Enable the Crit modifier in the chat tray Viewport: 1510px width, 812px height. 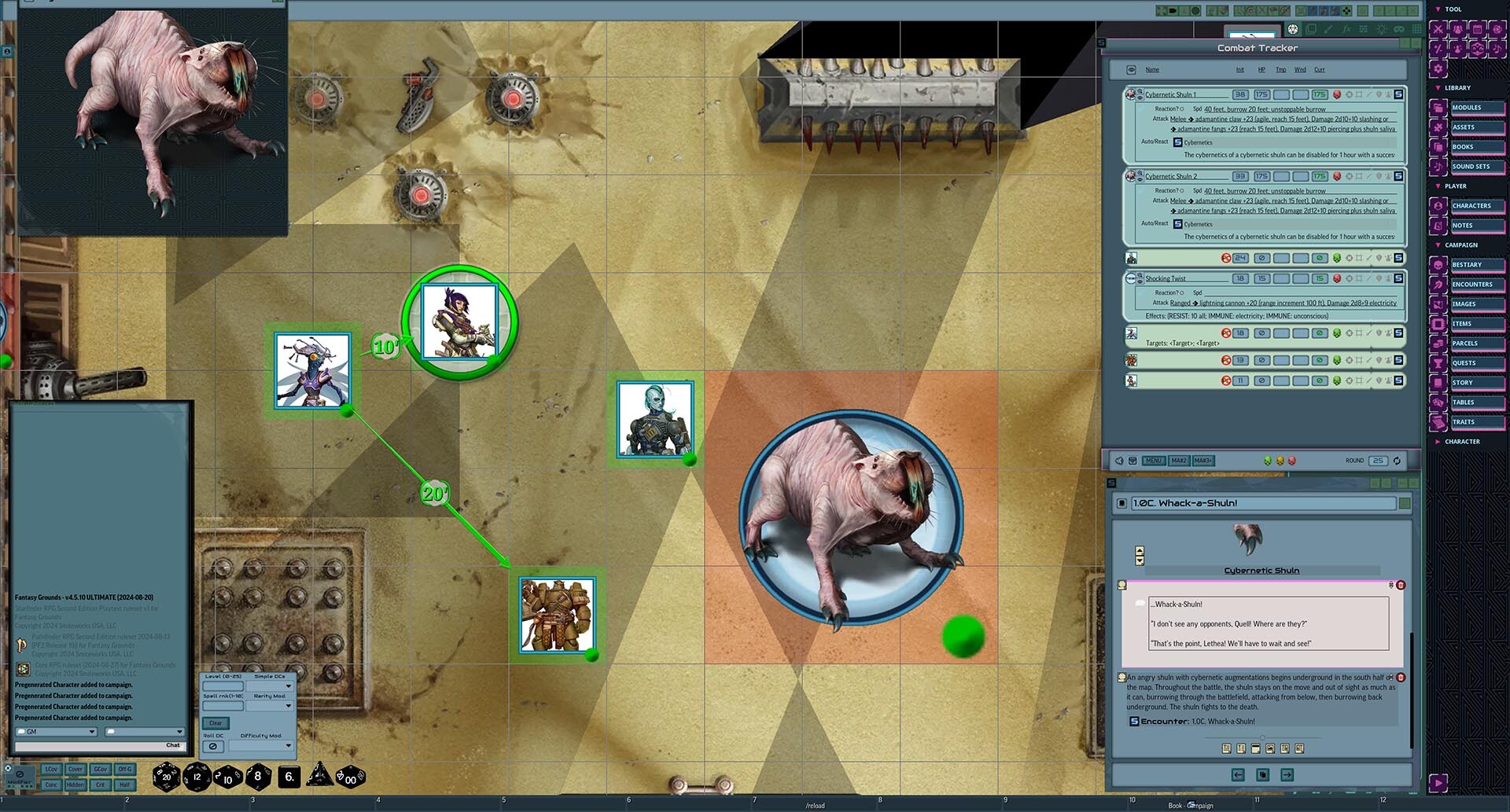[101, 784]
